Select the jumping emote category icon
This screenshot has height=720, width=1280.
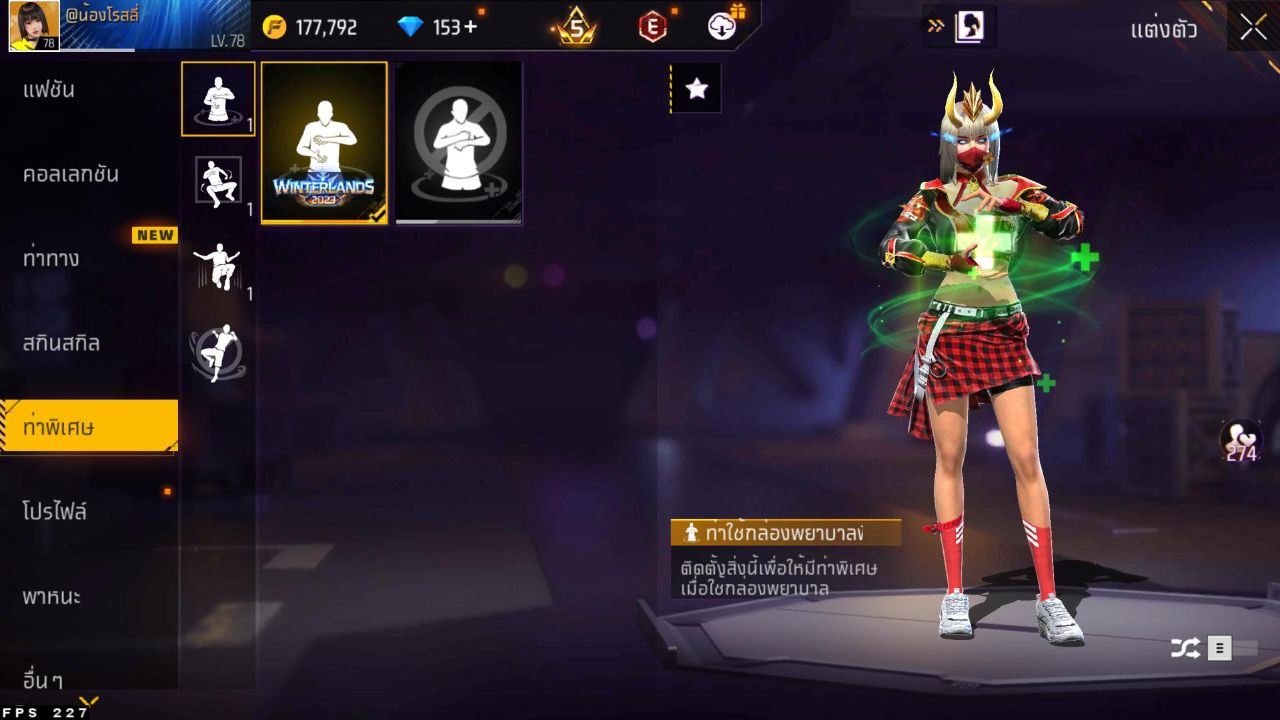coord(218,263)
